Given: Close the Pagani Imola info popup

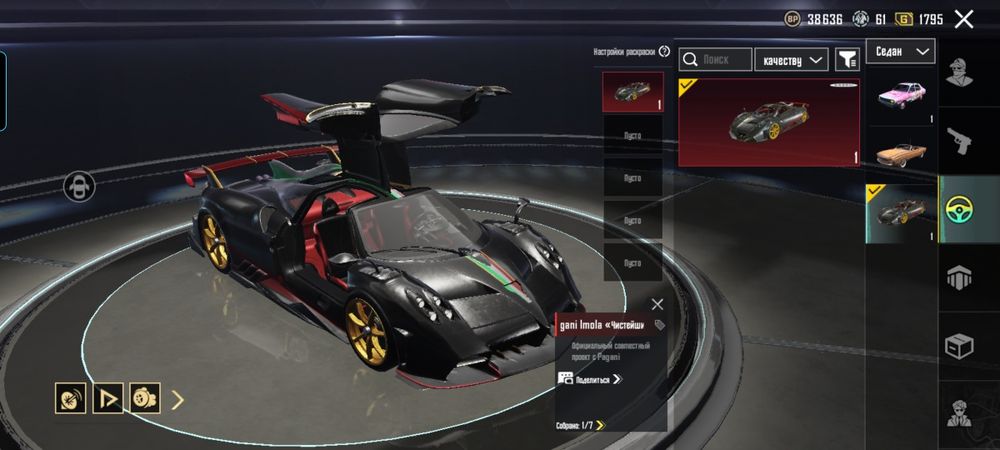Looking at the screenshot, I should point(657,304).
